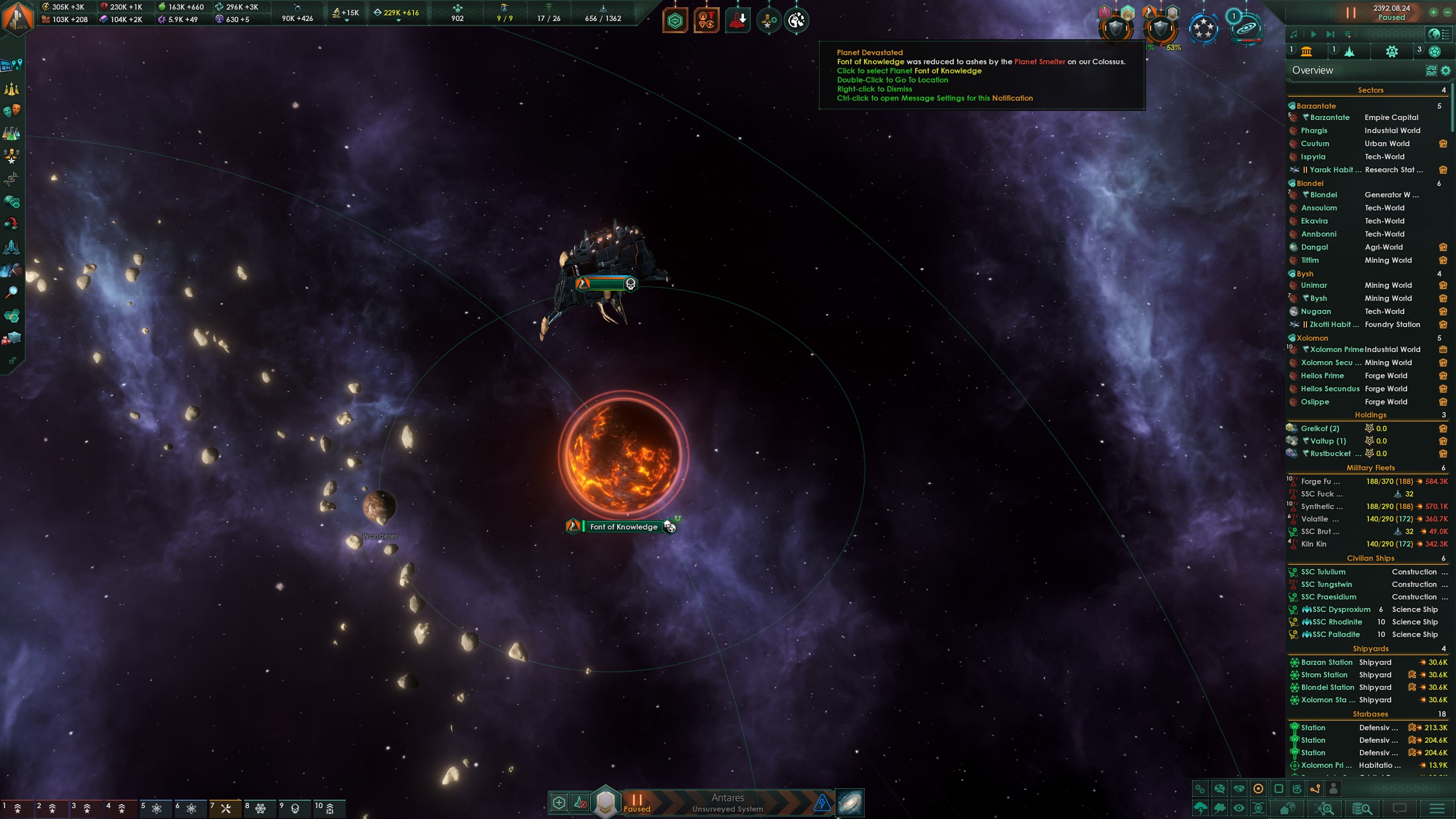Open the main menu hamburger button

pos(1437,808)
